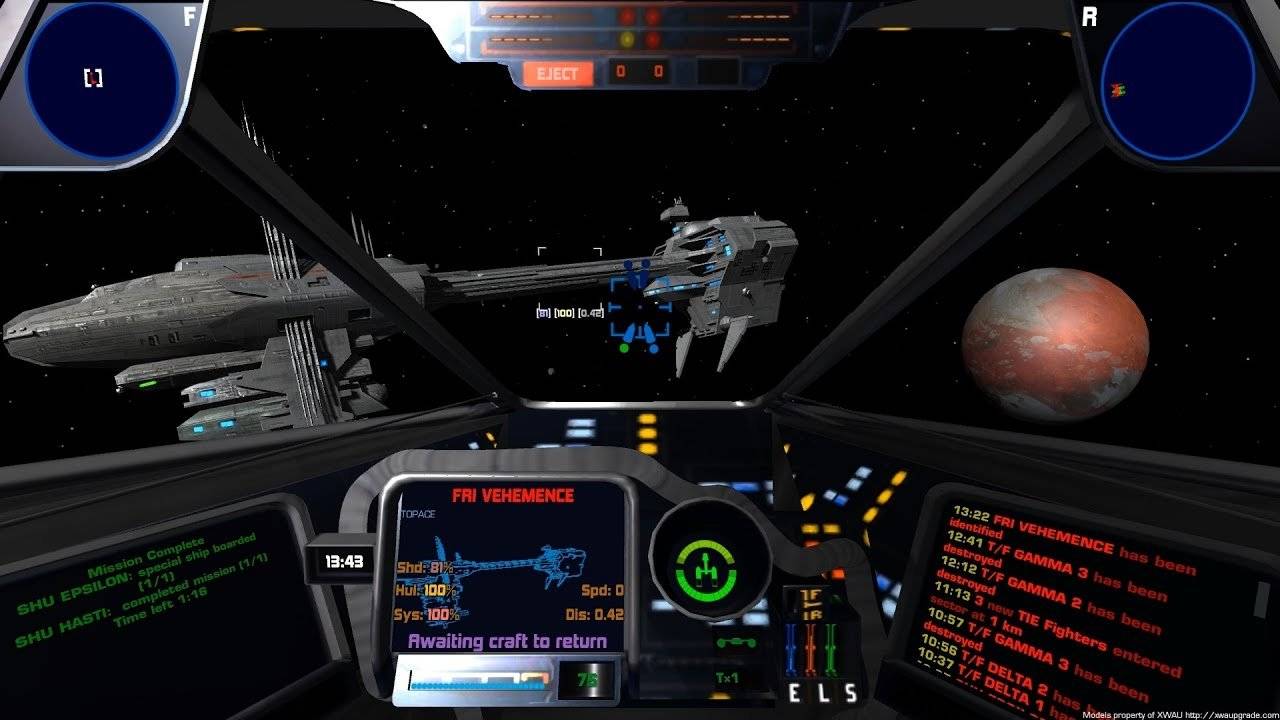Open the FRI VEHEMENCE target display

click(x=512, y=565)
